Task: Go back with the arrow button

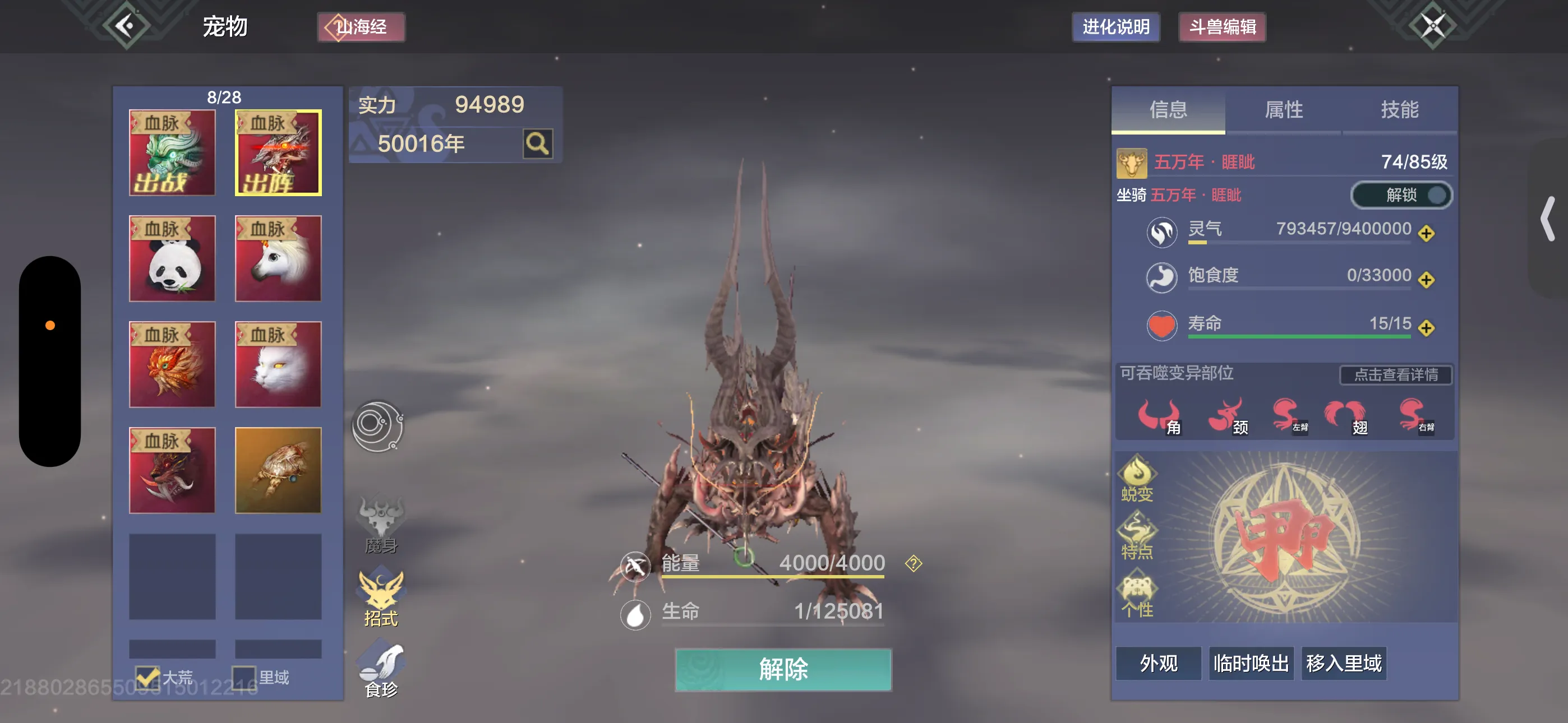Action: pyautogui.click(x=126, y=26)
